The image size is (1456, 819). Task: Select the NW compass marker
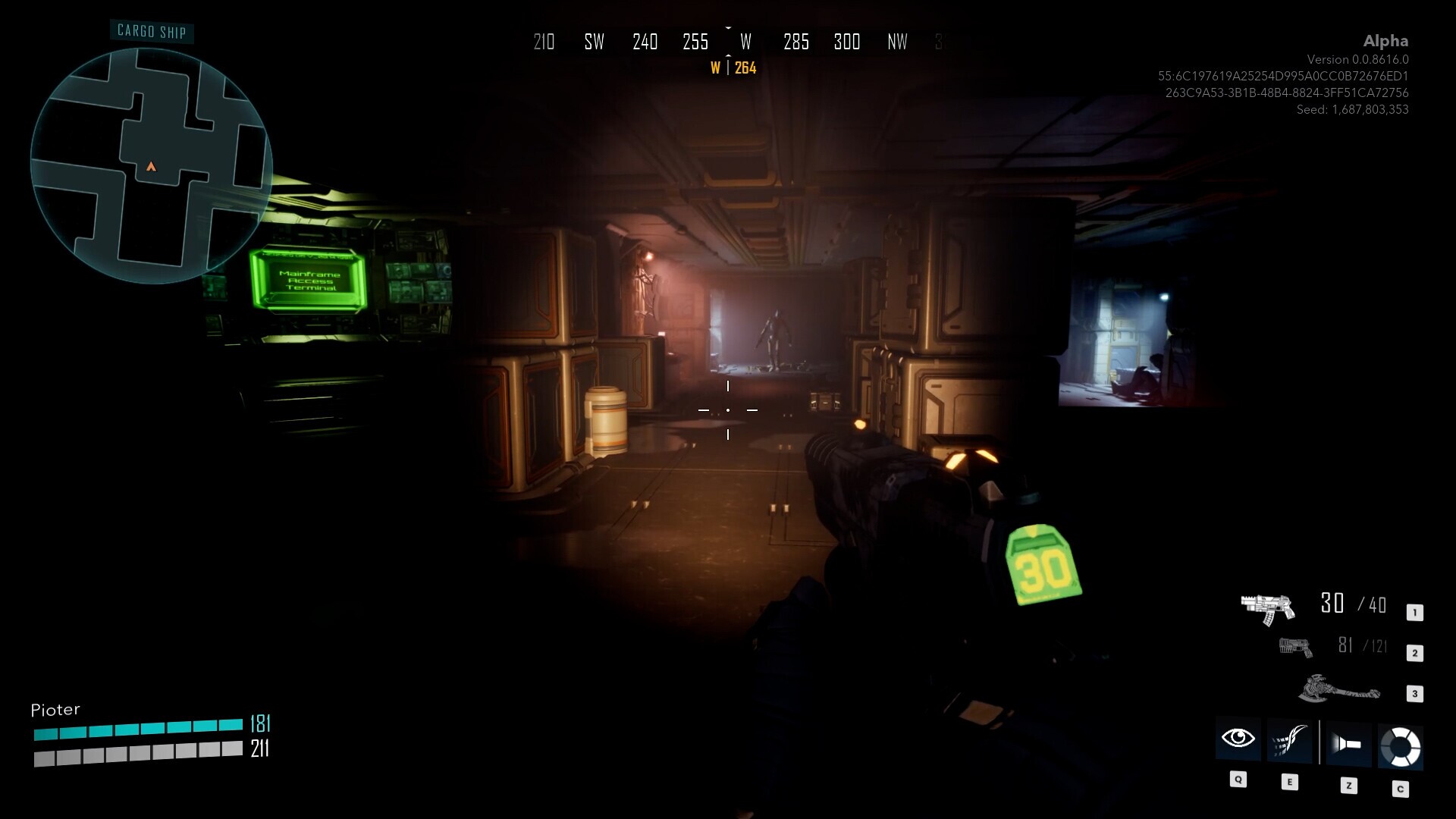(x=897, y=42)
